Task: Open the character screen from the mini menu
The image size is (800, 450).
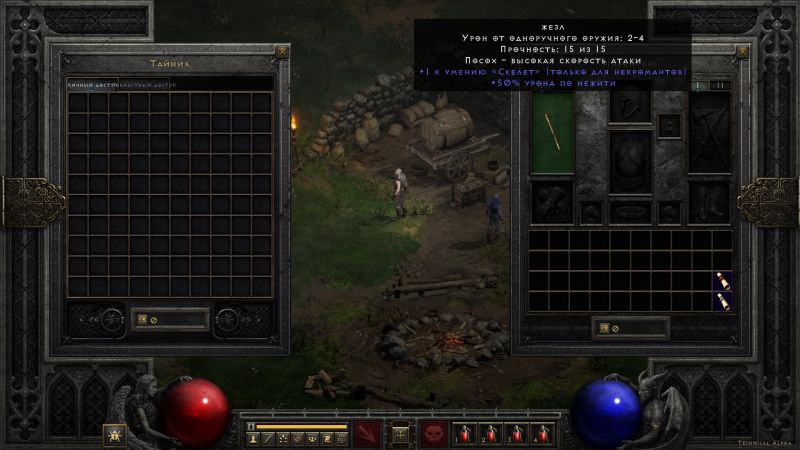Action: (253, 438)
